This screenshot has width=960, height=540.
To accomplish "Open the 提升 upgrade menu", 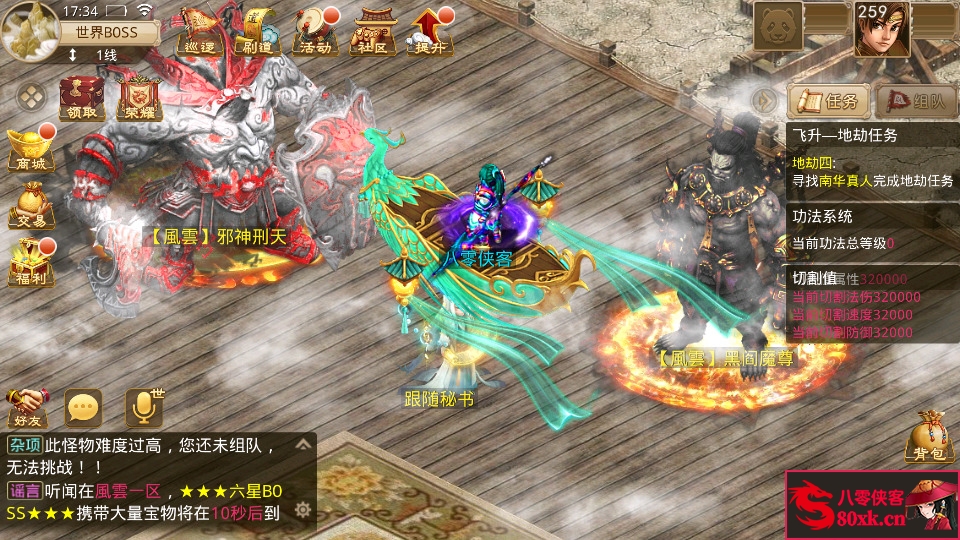I will pyautogui.click(x=430, y=30).
